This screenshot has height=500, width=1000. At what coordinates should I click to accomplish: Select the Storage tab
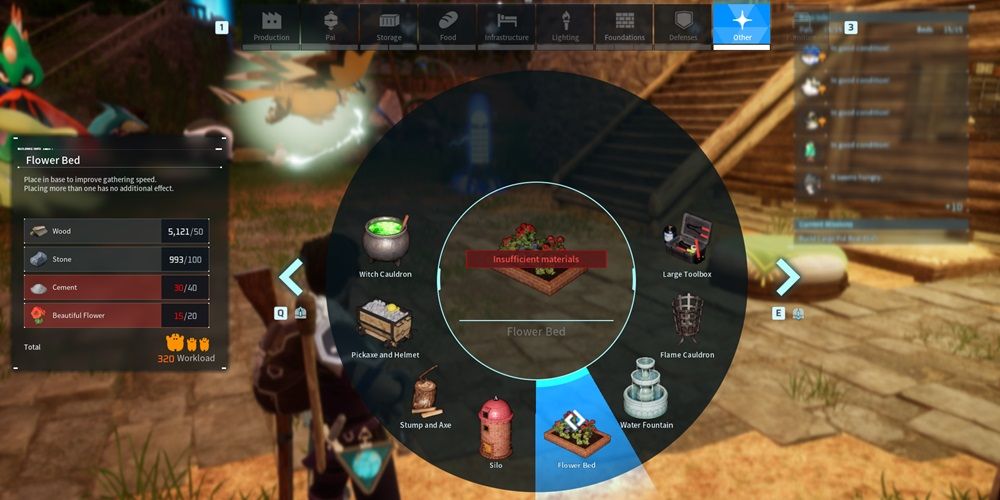[x=389, y=26]
